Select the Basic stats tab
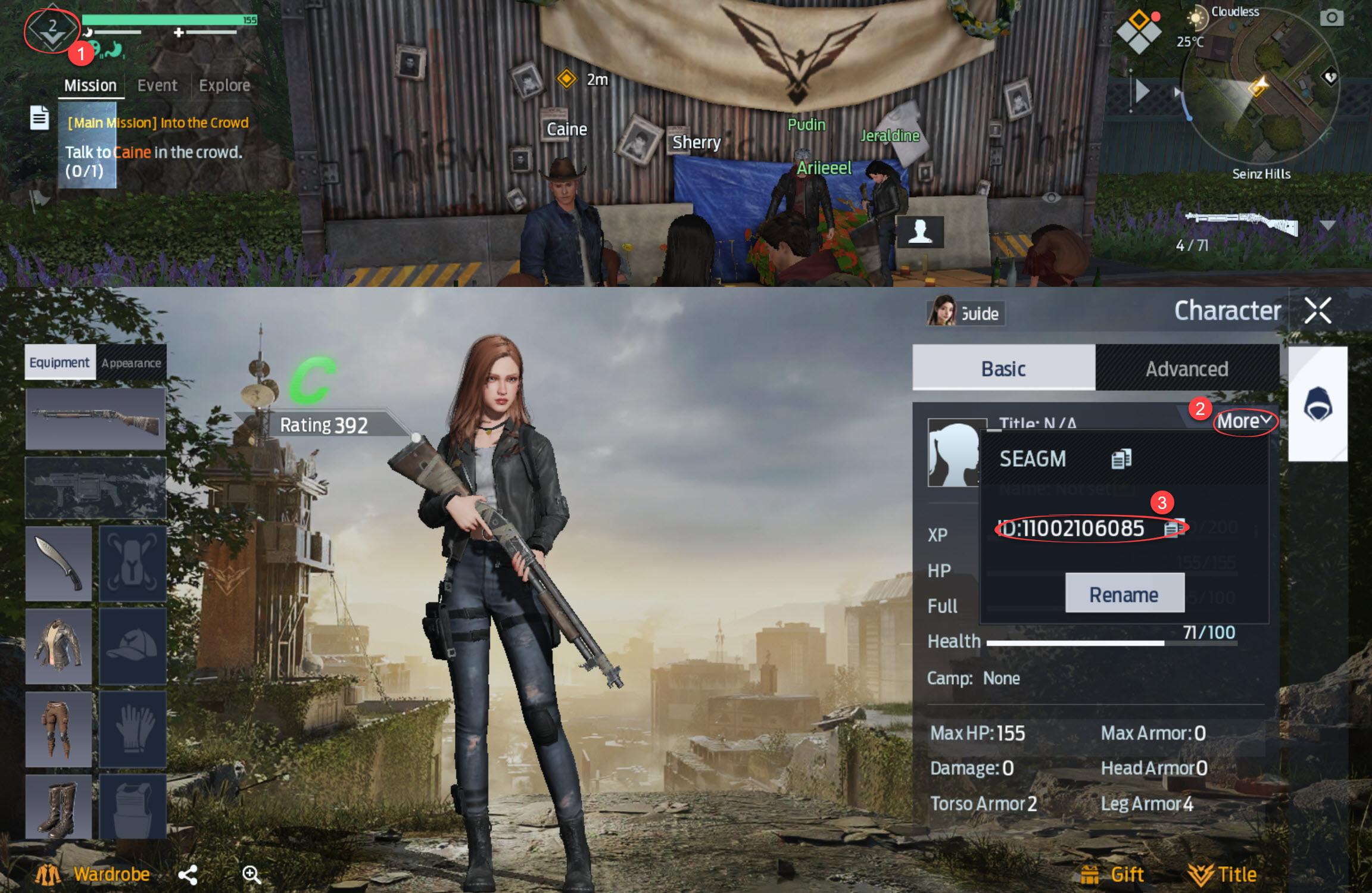This screenshot has height=893, width=1372. pos(1003,369)
